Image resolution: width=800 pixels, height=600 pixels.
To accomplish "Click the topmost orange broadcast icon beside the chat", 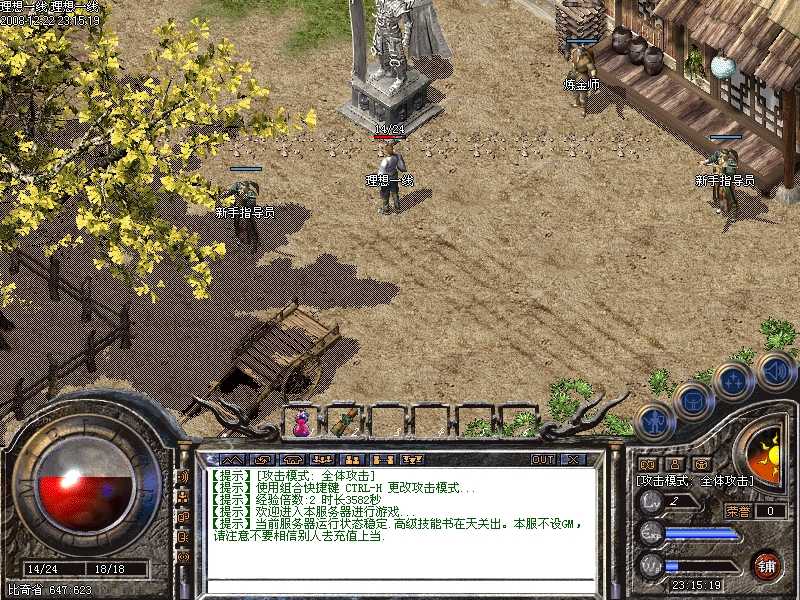I will click(x=184, y=476).
